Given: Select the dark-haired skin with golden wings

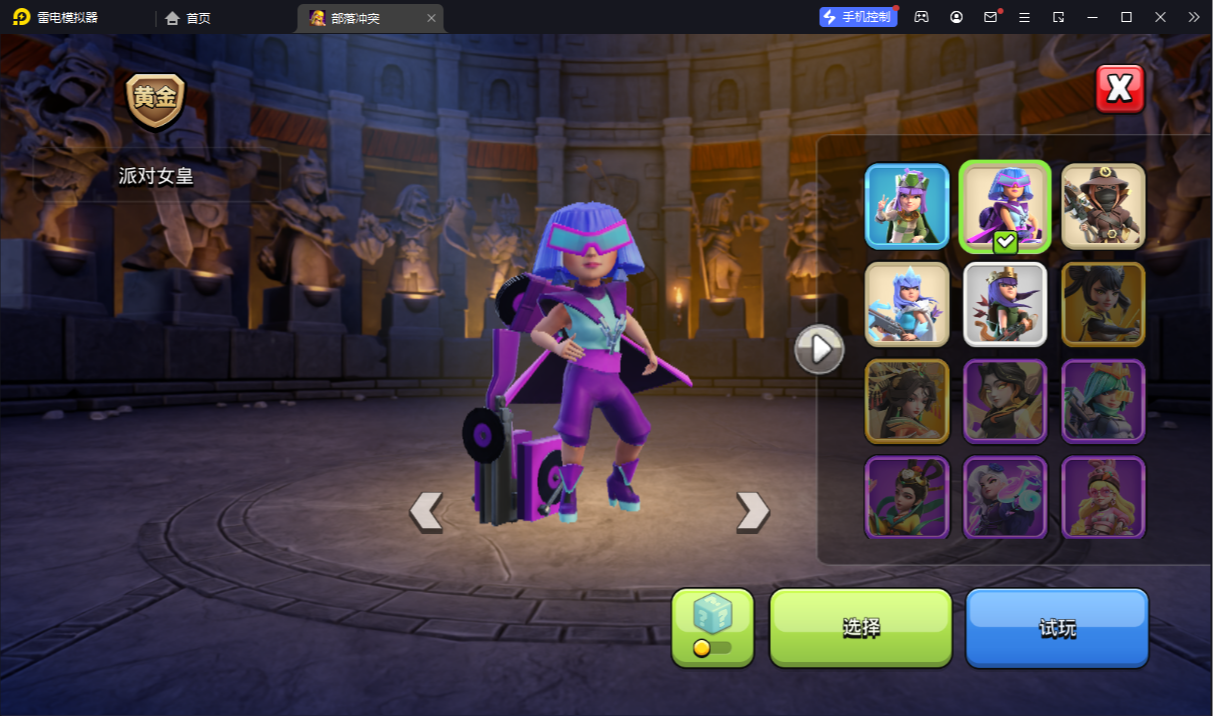Looking at the screenshot, I should pyautogui.click(x=1004, y=401).
